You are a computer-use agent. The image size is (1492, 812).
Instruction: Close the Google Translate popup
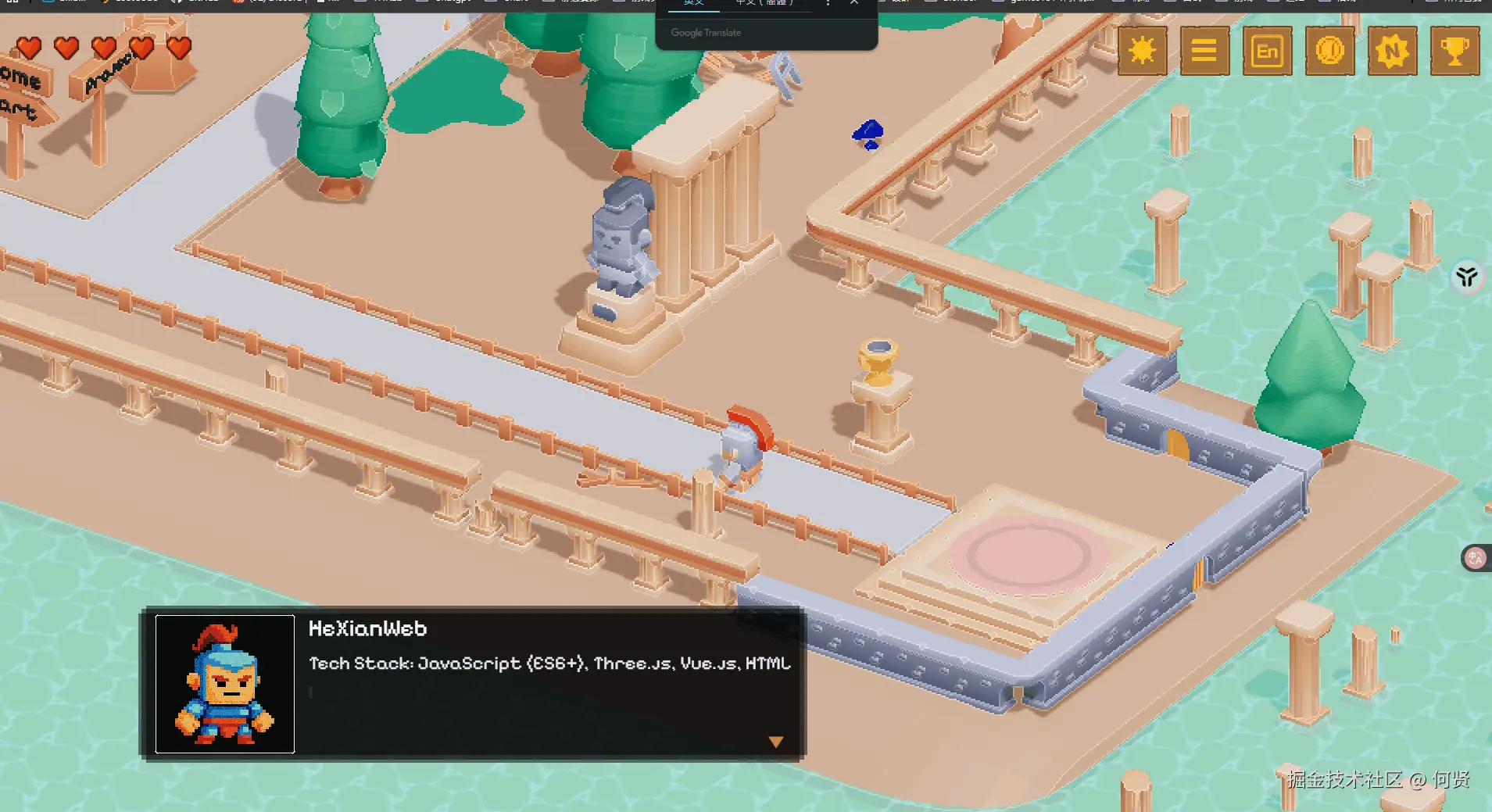click(x=854, y=3)
